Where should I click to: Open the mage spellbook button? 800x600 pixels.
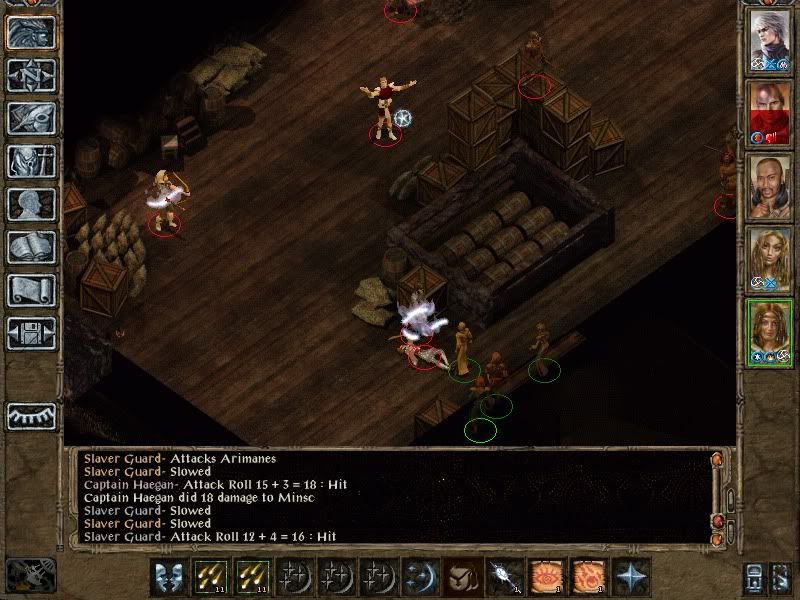[x=31, y=247]
